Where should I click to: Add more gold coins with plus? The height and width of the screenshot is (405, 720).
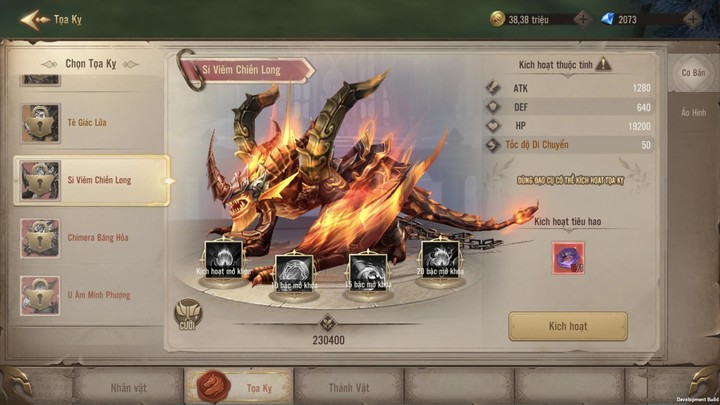[584, 18]
